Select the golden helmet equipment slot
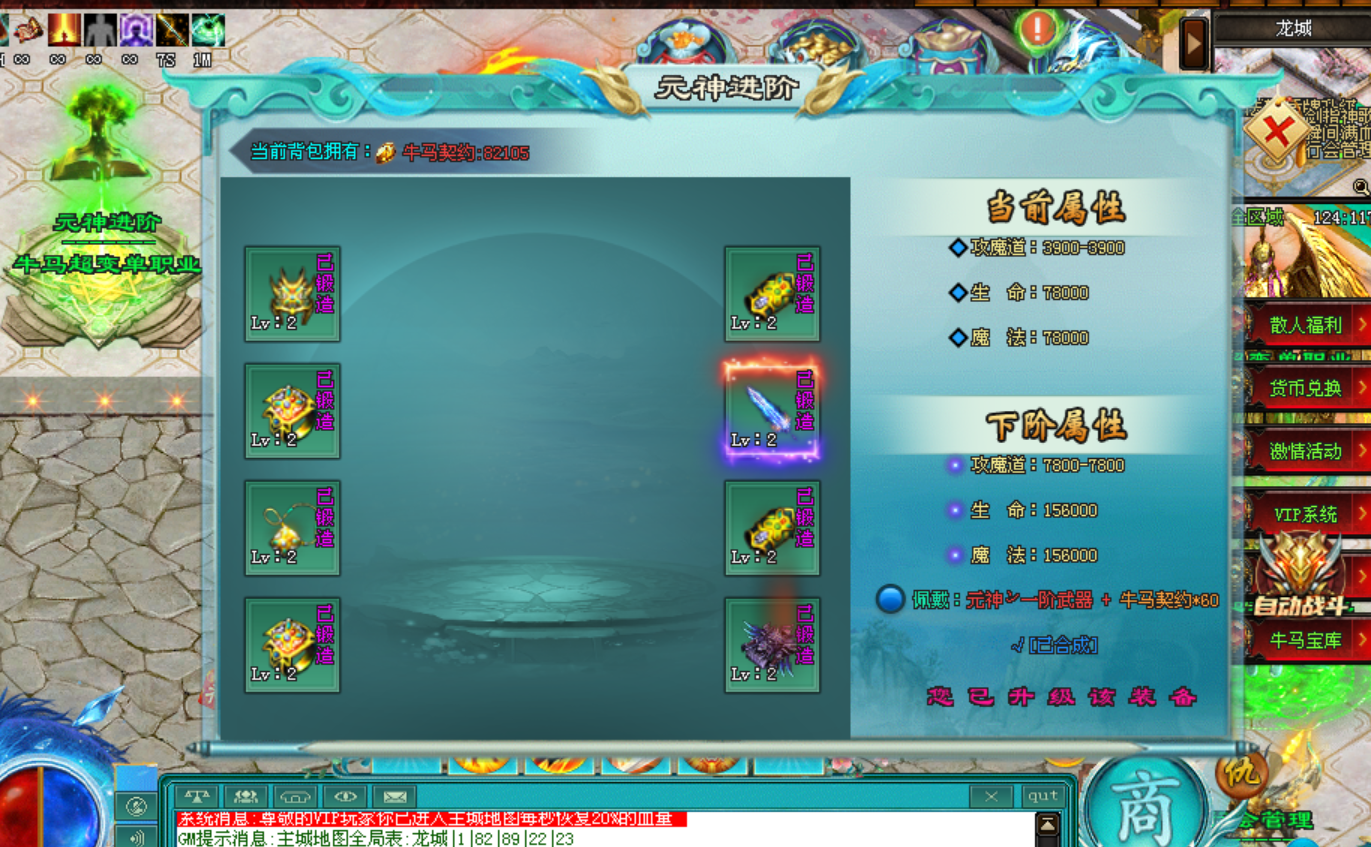This screenshot has width=1371, height=847. point(292,294)
